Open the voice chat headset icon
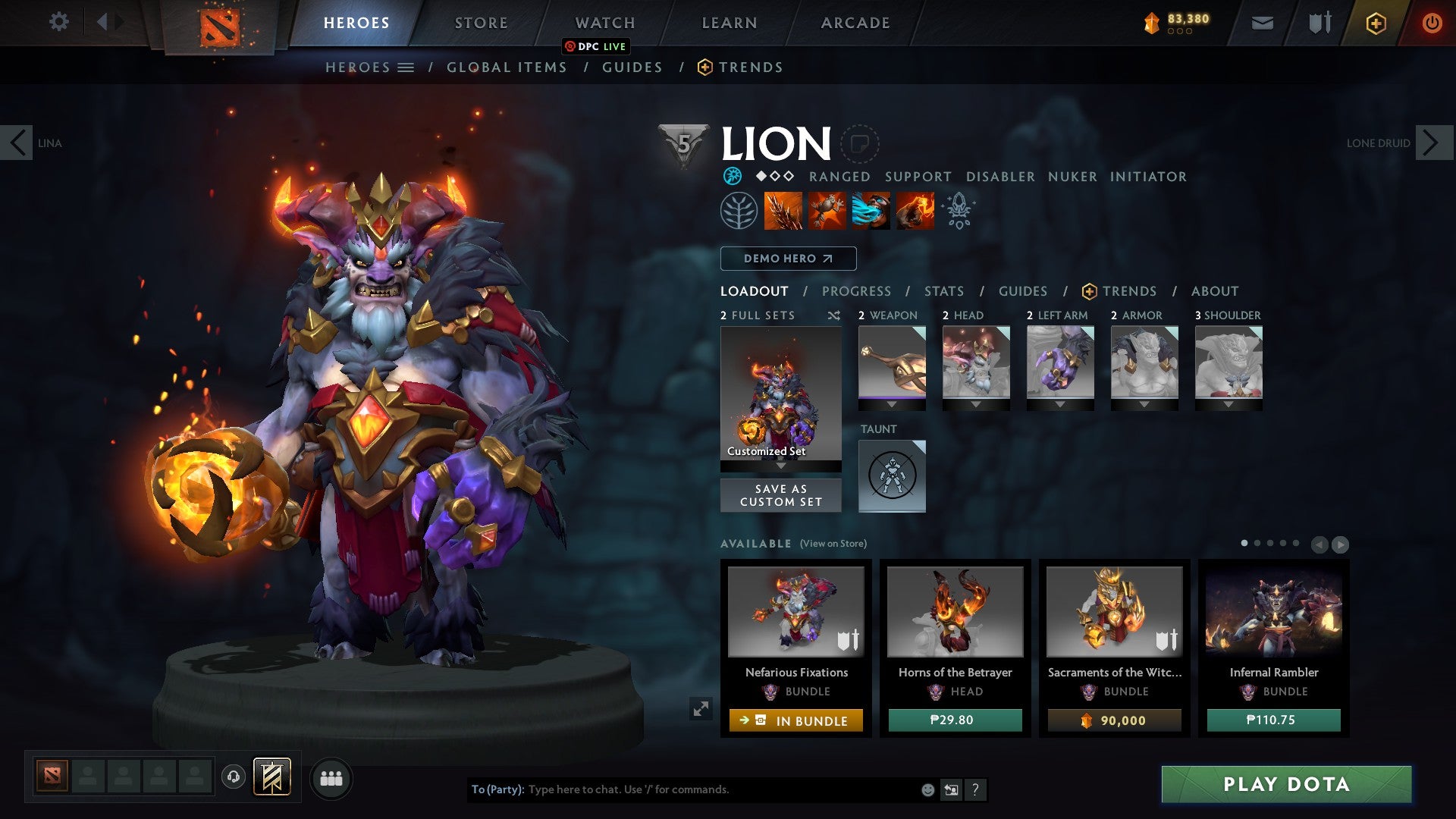Screen dimensions: 1456x819 234,778
